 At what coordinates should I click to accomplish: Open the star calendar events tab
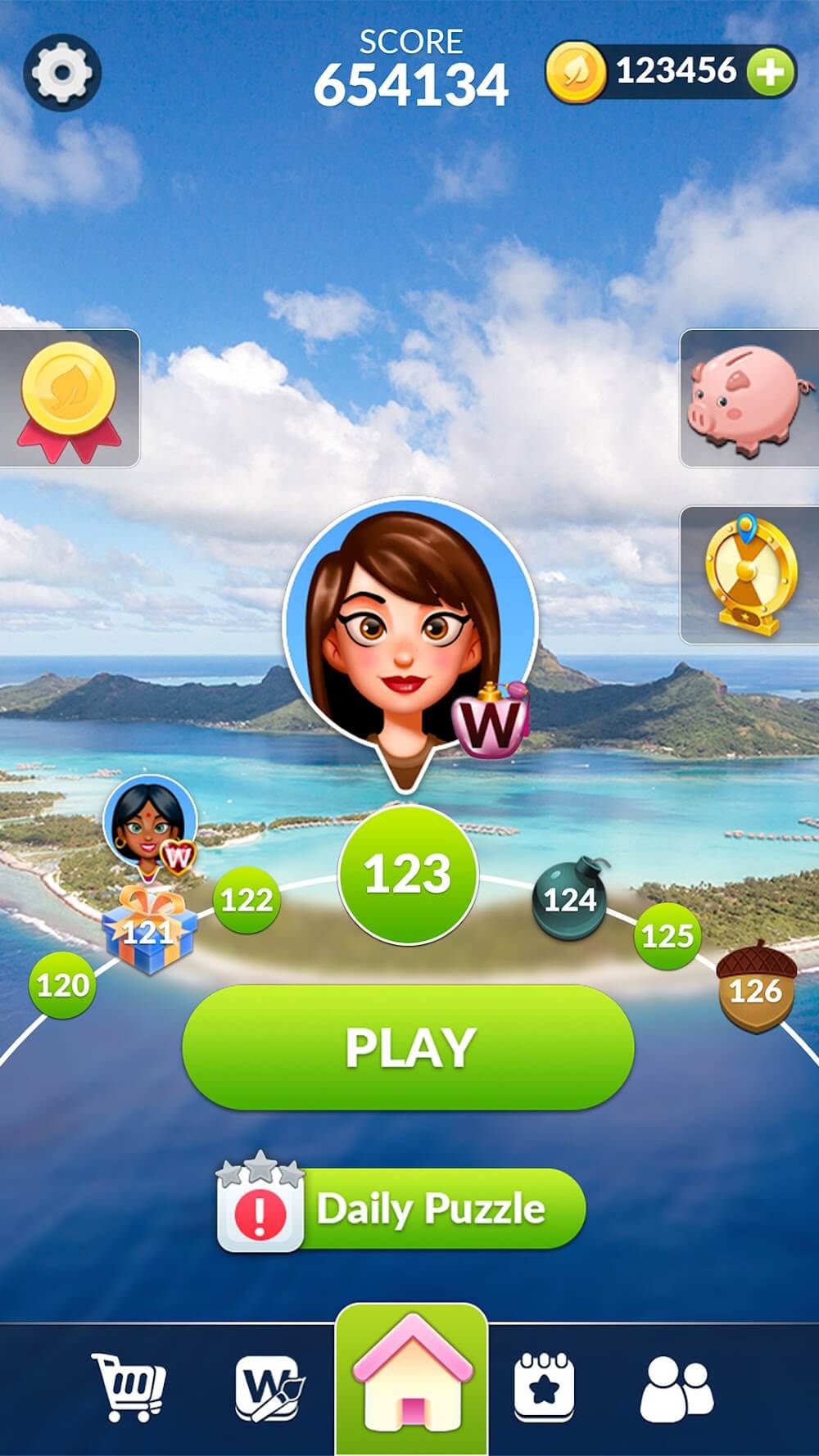coord(544,1388)
